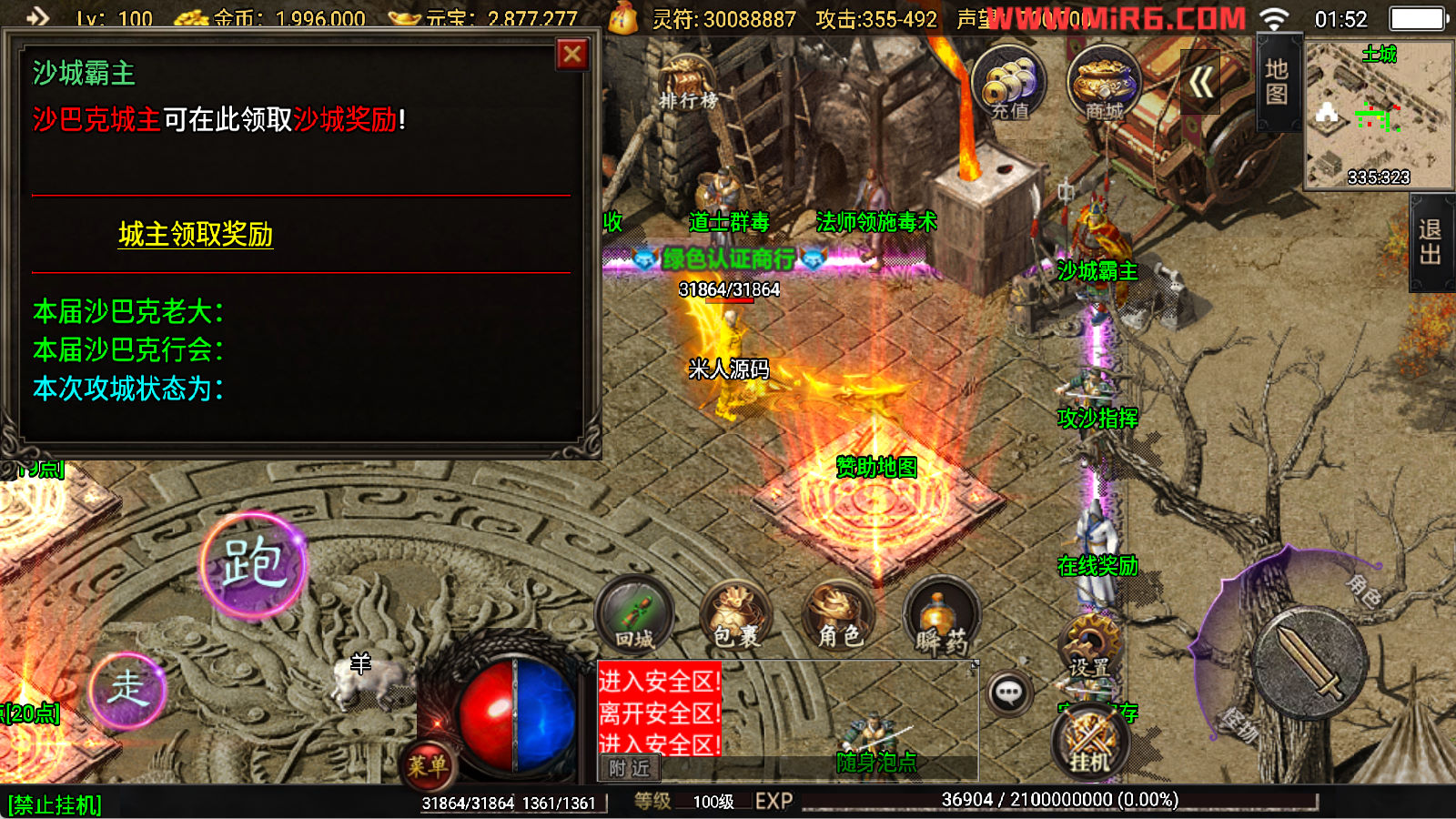Switch chat to the 附近 channel

click(629, 769)
